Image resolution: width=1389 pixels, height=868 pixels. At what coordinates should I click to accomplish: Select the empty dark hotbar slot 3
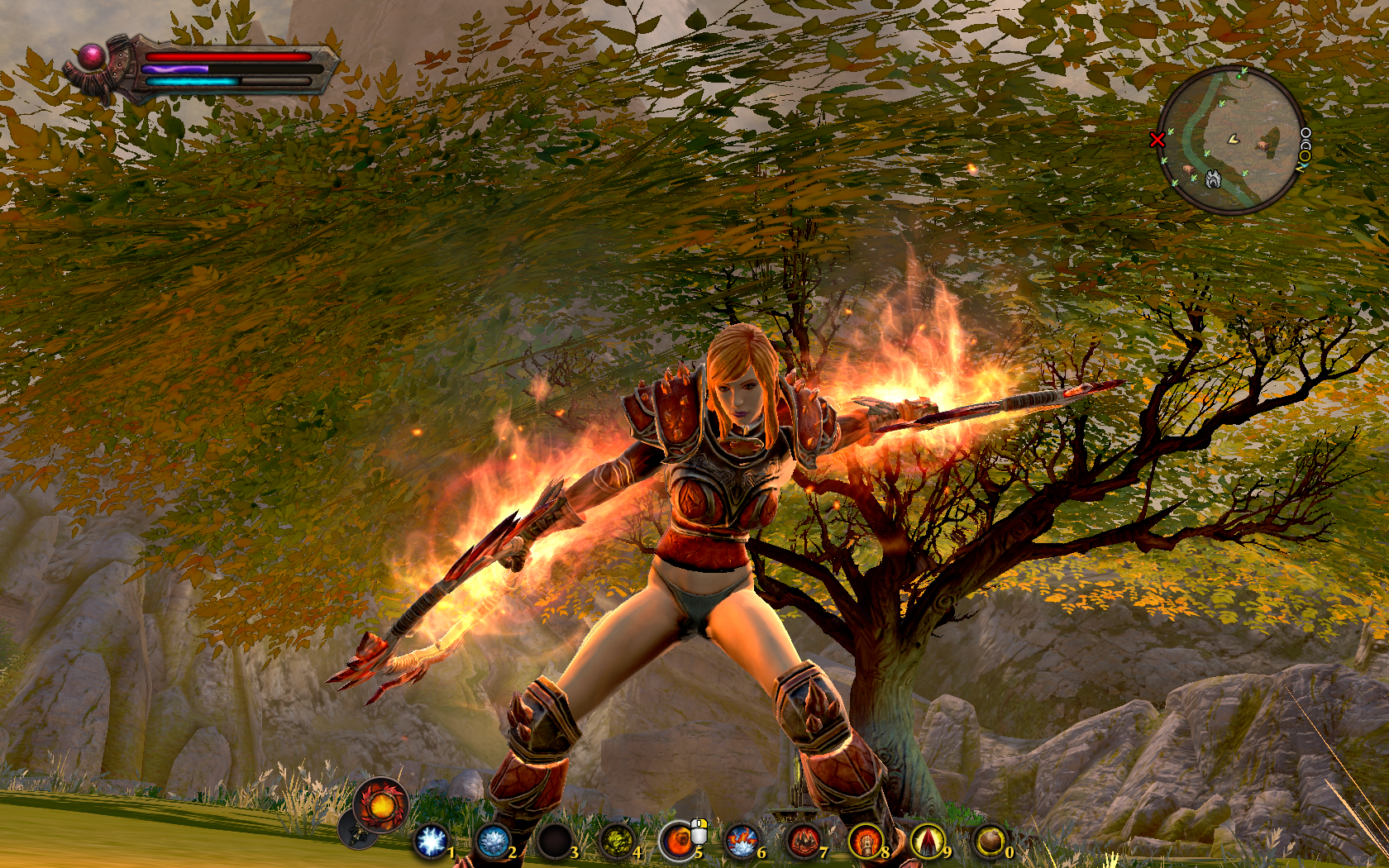(555, 842)
